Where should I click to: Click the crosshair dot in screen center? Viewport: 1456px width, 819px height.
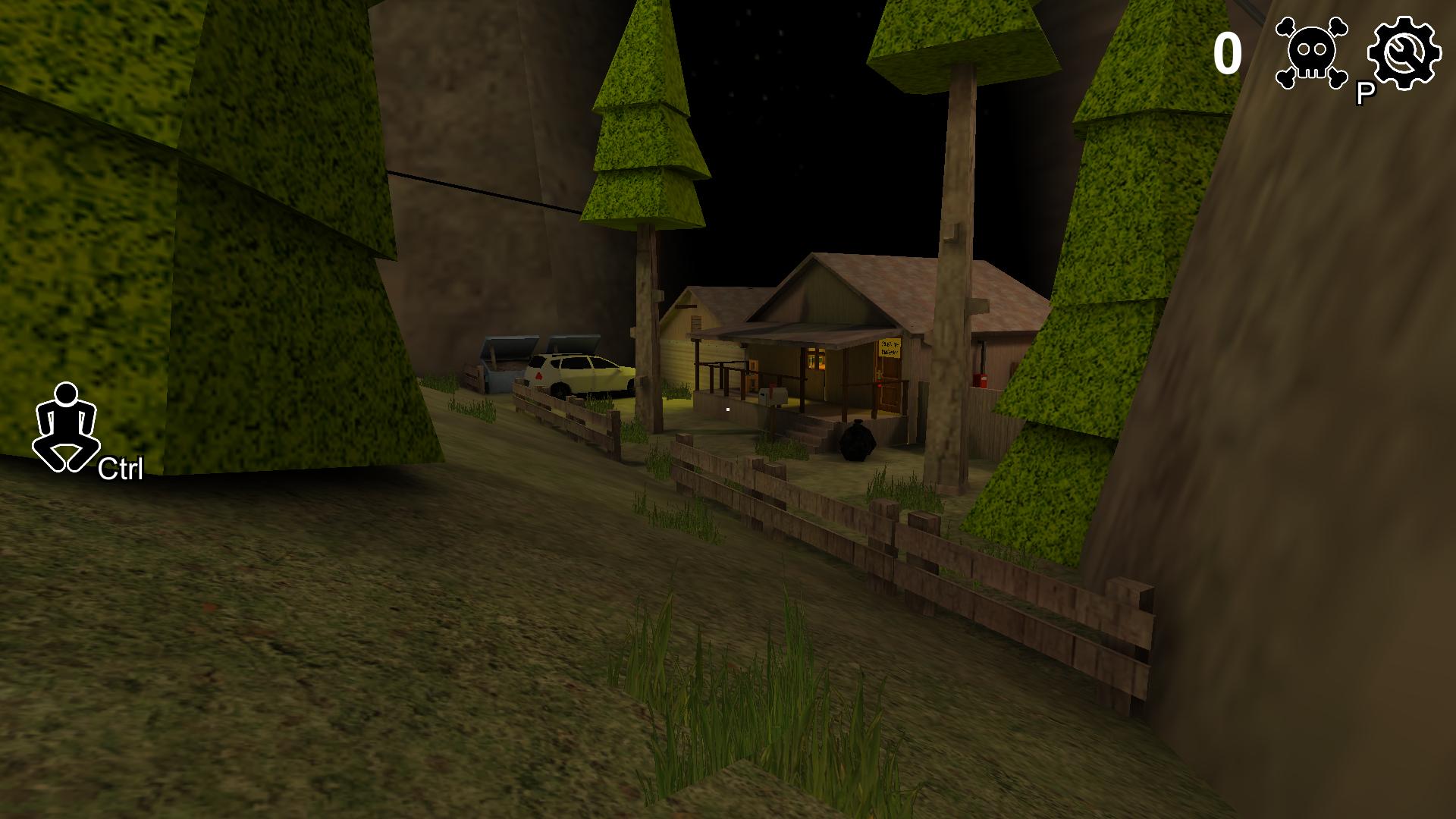pos(726,409)
